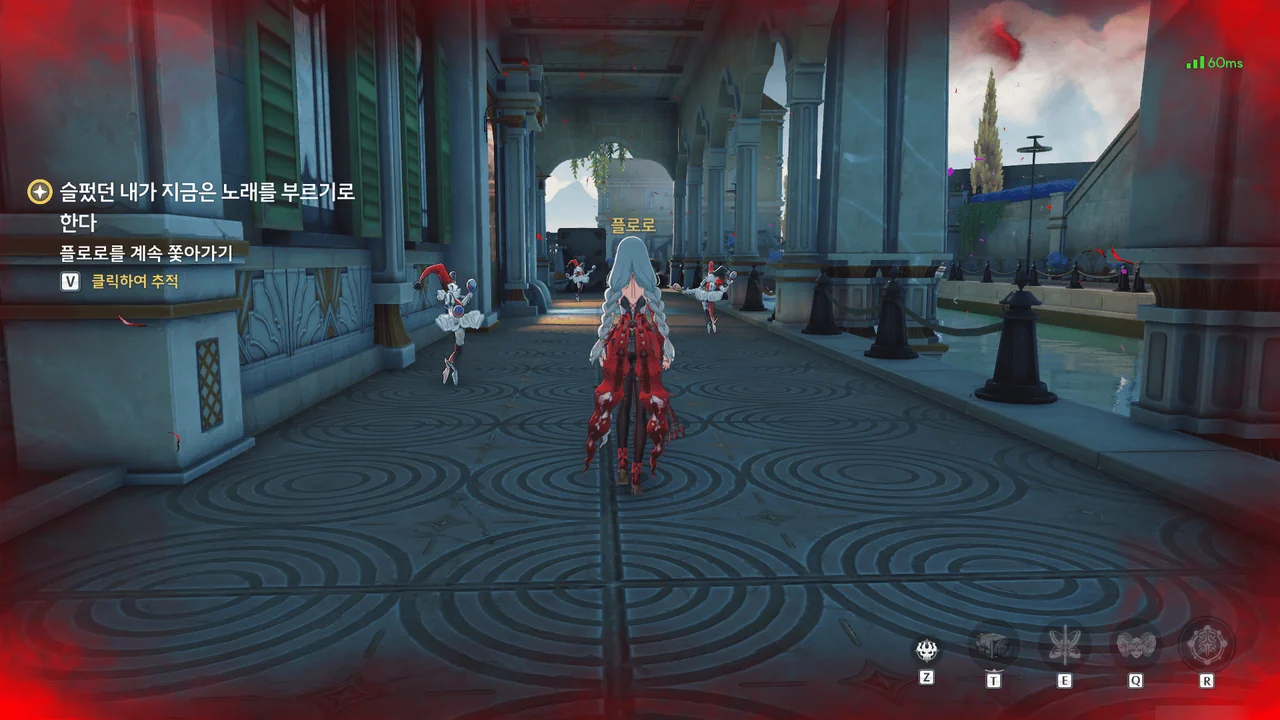Trigger the butterfly sword skill icon
The width and height of the screenshot is (1280, 720).
[x=1064, y=646]
